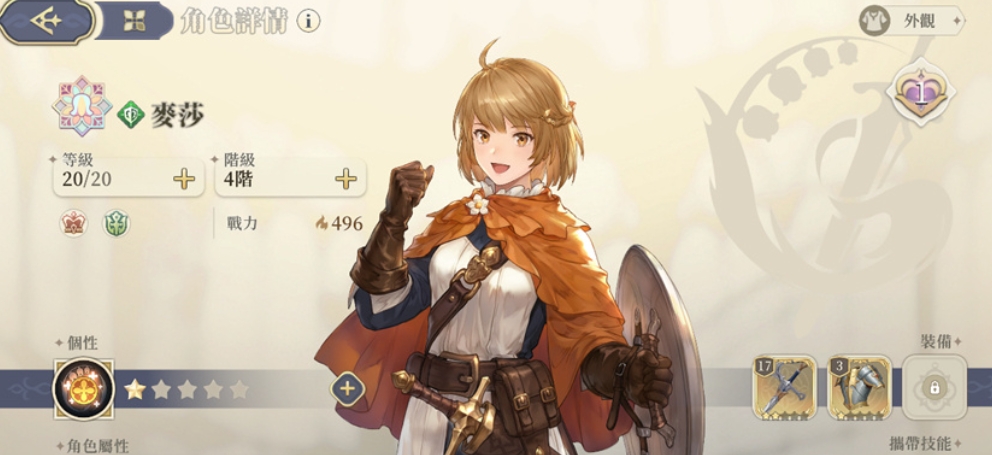Tap the green element icon beside 麥莎

coord(131,115)
